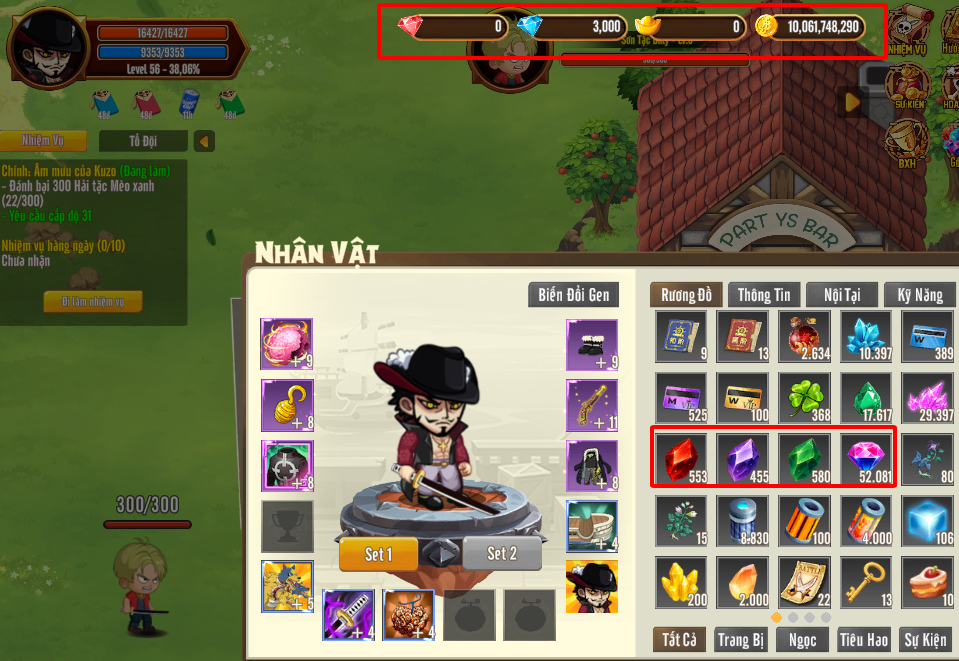Filter inventory by Trang Bị
959x661 pixels.
click(741, 640)
